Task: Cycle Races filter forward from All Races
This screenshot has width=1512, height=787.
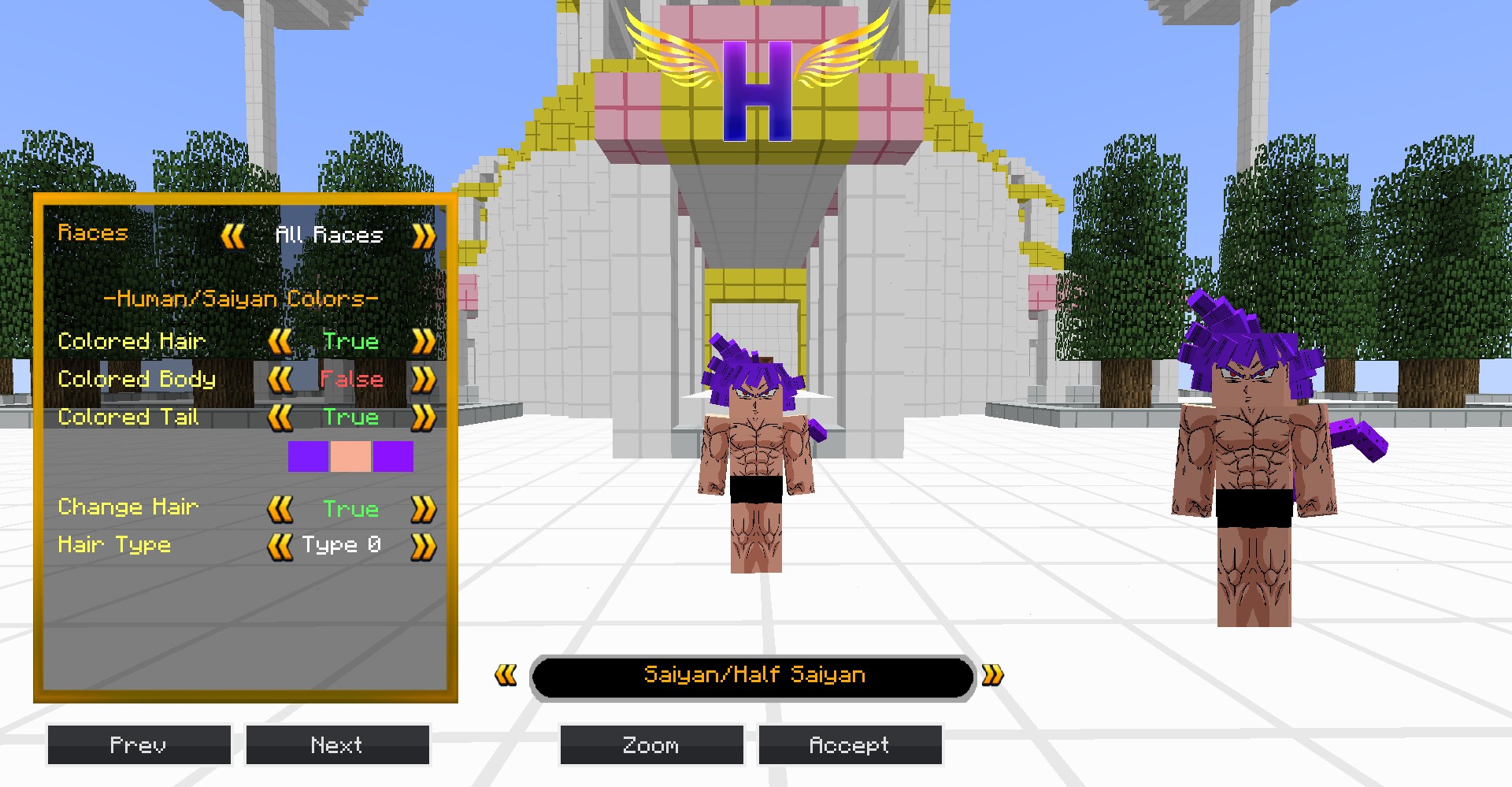Action: [423, 236]
